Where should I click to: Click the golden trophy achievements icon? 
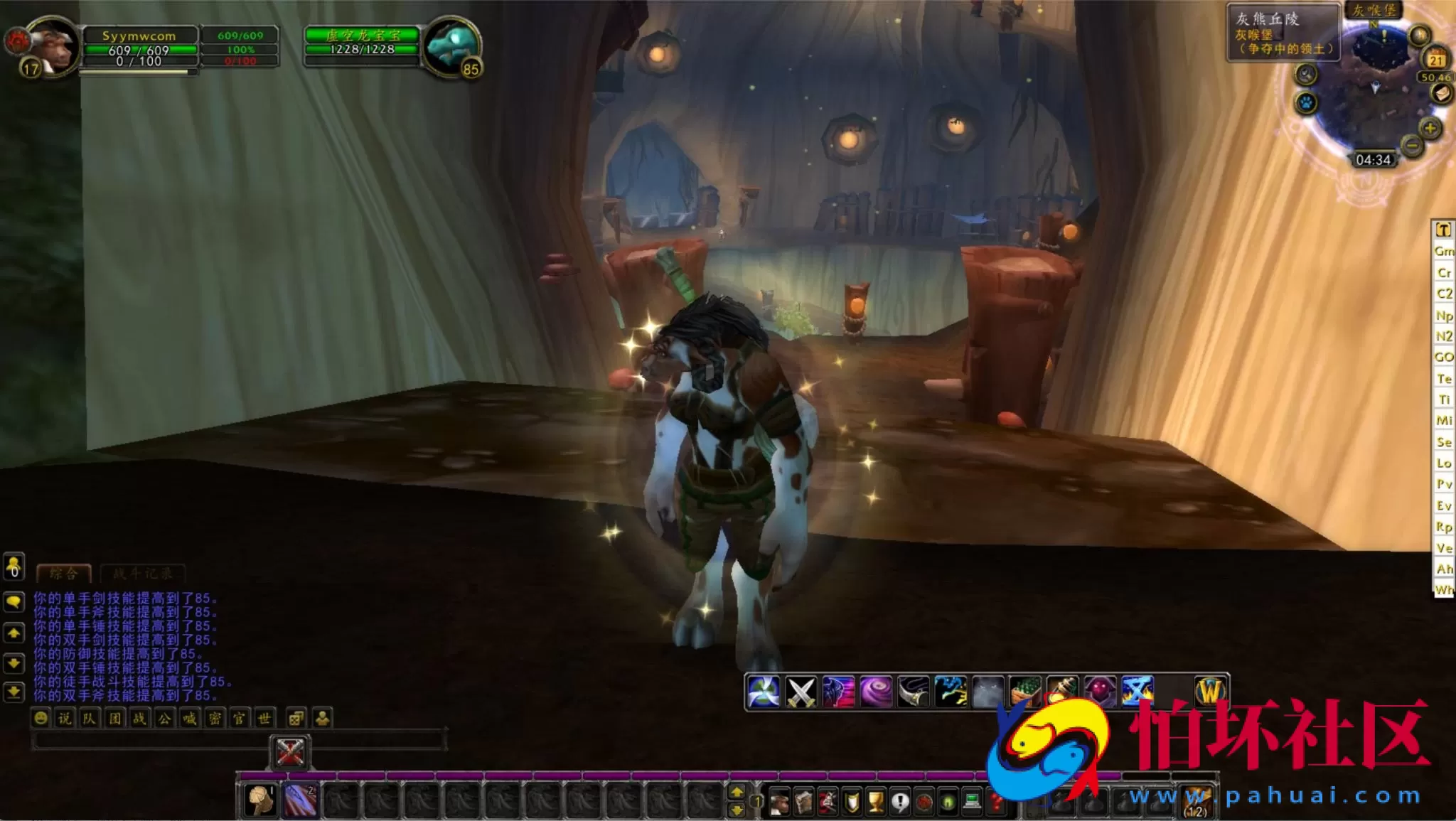(x=874, y=800)
